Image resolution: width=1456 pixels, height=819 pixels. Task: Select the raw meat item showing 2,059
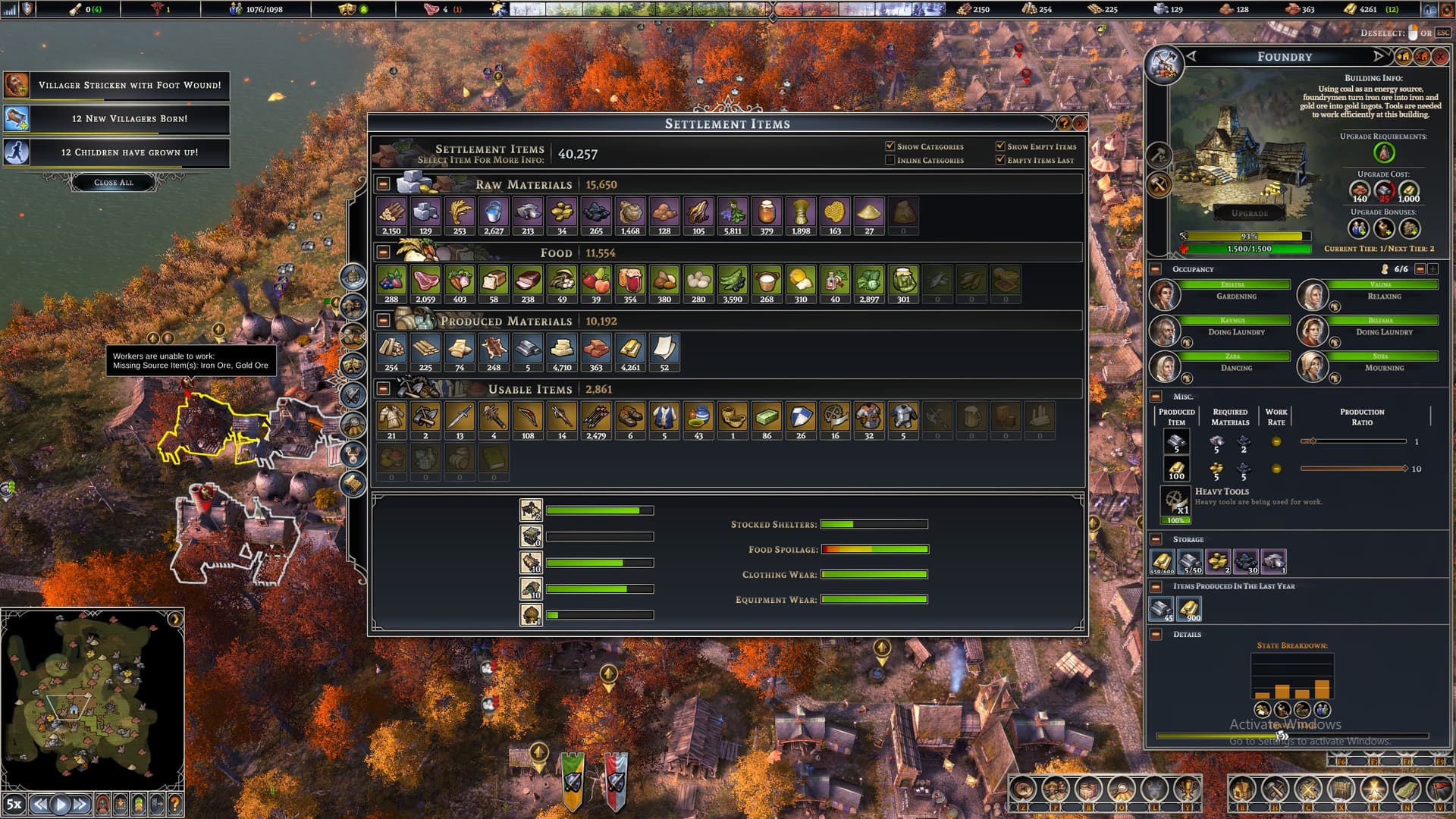point(425,281)
